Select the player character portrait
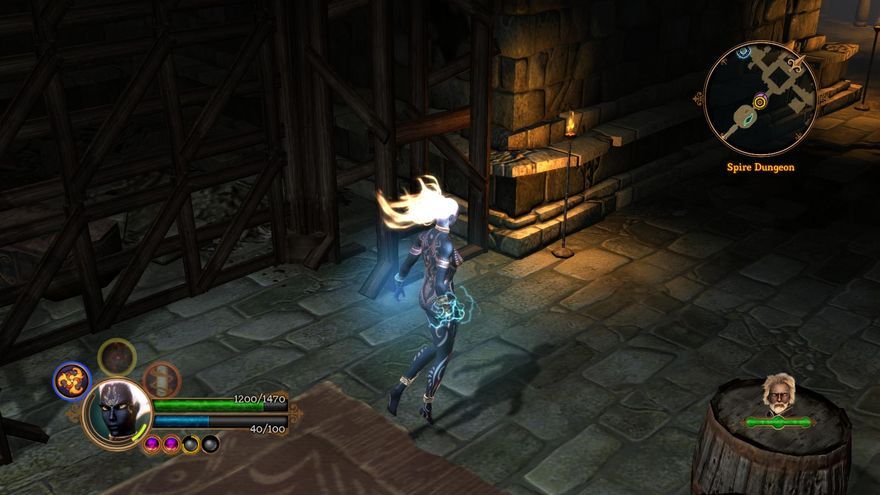The width and height of the screenshot is (880, 495). click(118, 413)
